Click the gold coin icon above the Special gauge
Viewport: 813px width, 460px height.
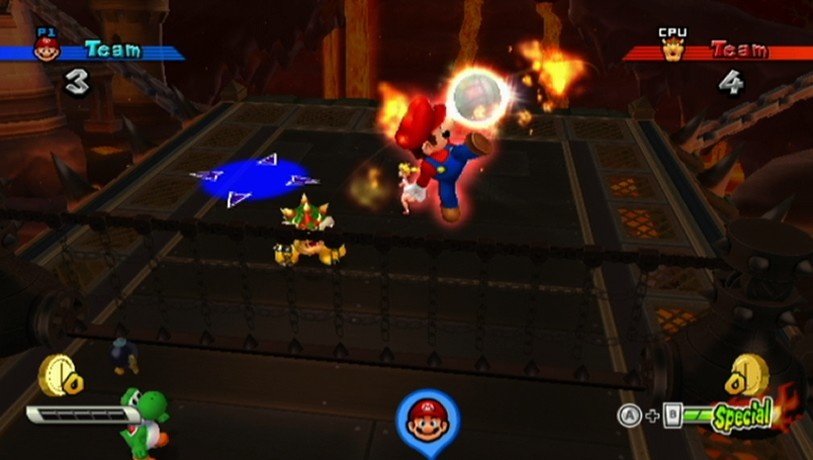pyautogui.click(x=751, y=377)
